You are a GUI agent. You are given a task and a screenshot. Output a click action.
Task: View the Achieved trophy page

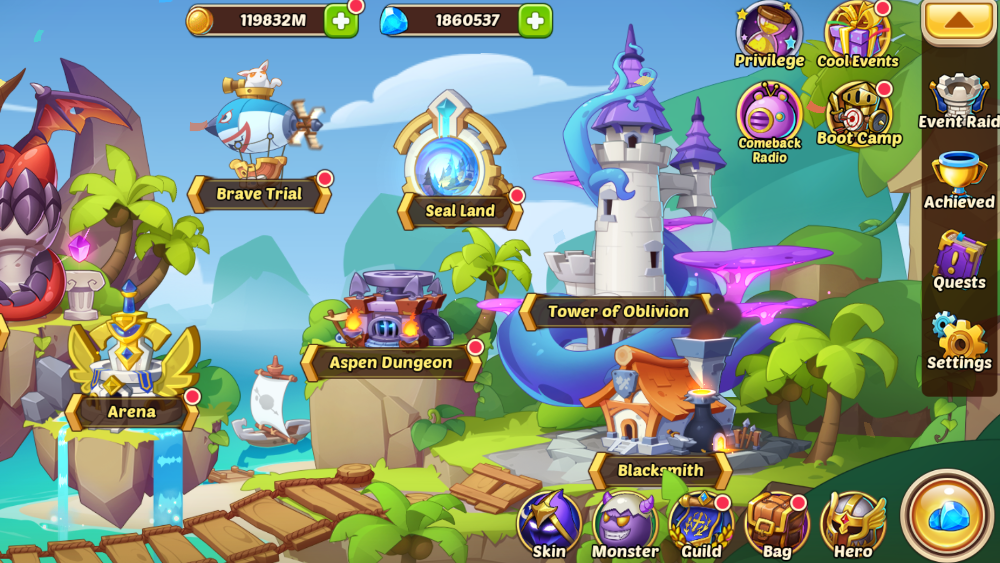pos(959,181)
